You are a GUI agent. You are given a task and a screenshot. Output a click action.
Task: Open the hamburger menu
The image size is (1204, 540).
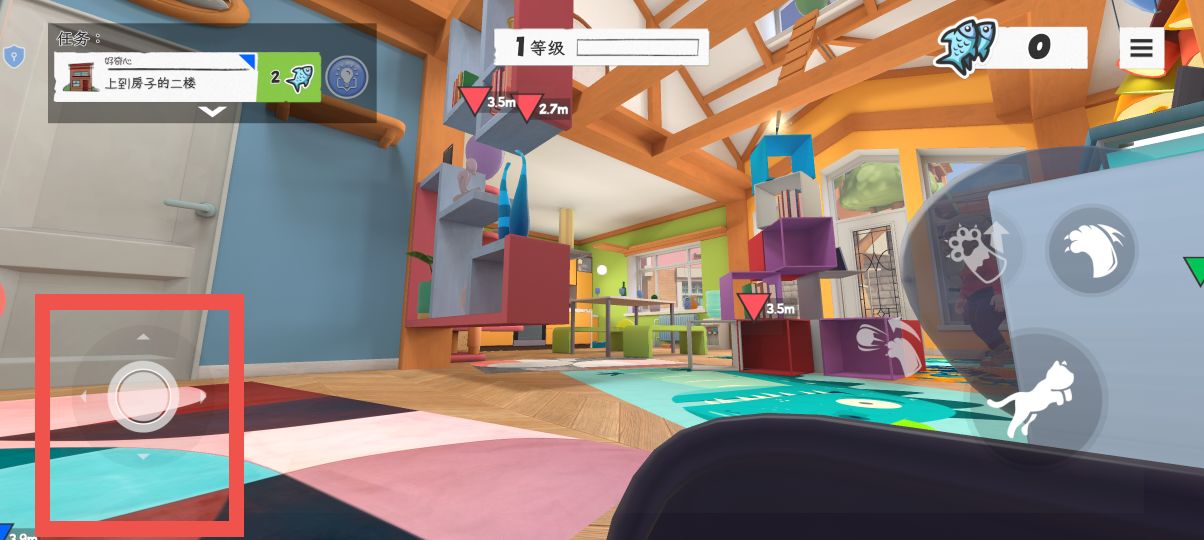(1141, 47)
